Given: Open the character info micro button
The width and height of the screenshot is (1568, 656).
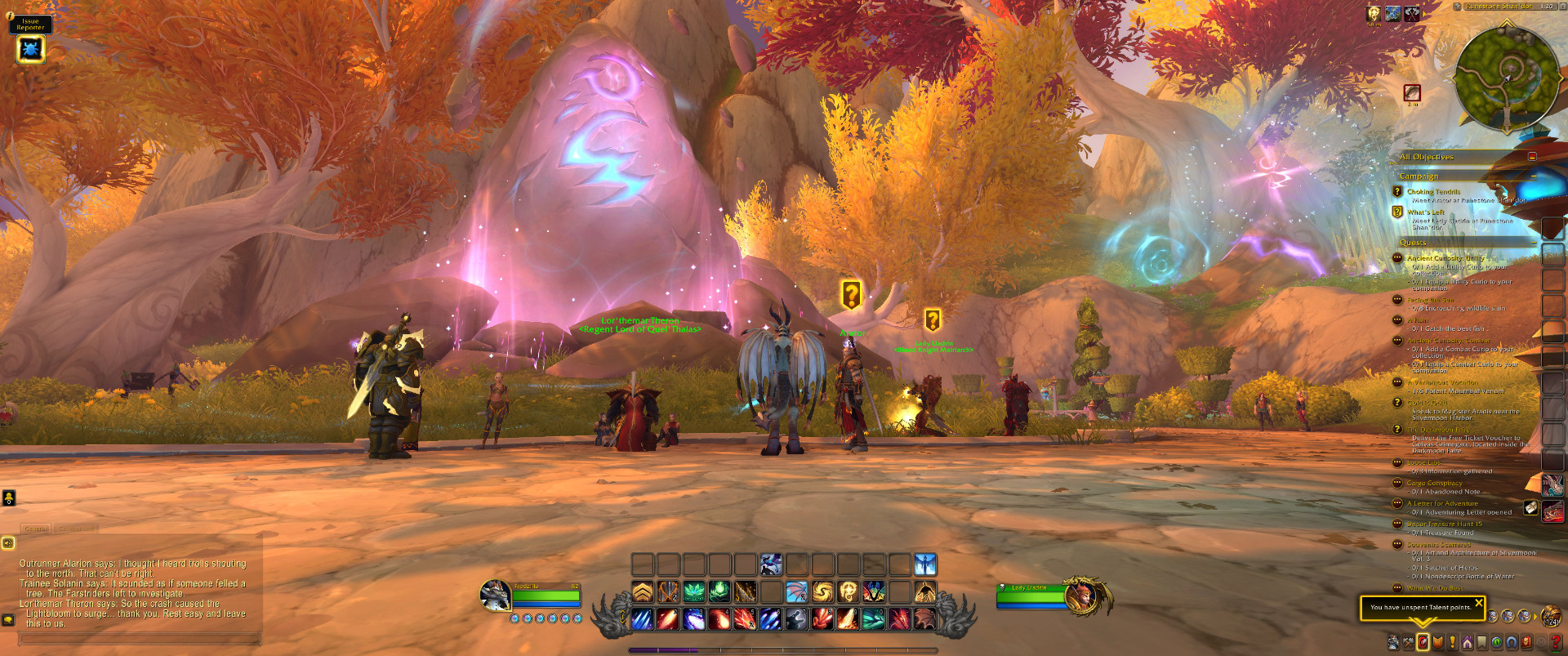Looking at the screenshot, I should 1393,643.
